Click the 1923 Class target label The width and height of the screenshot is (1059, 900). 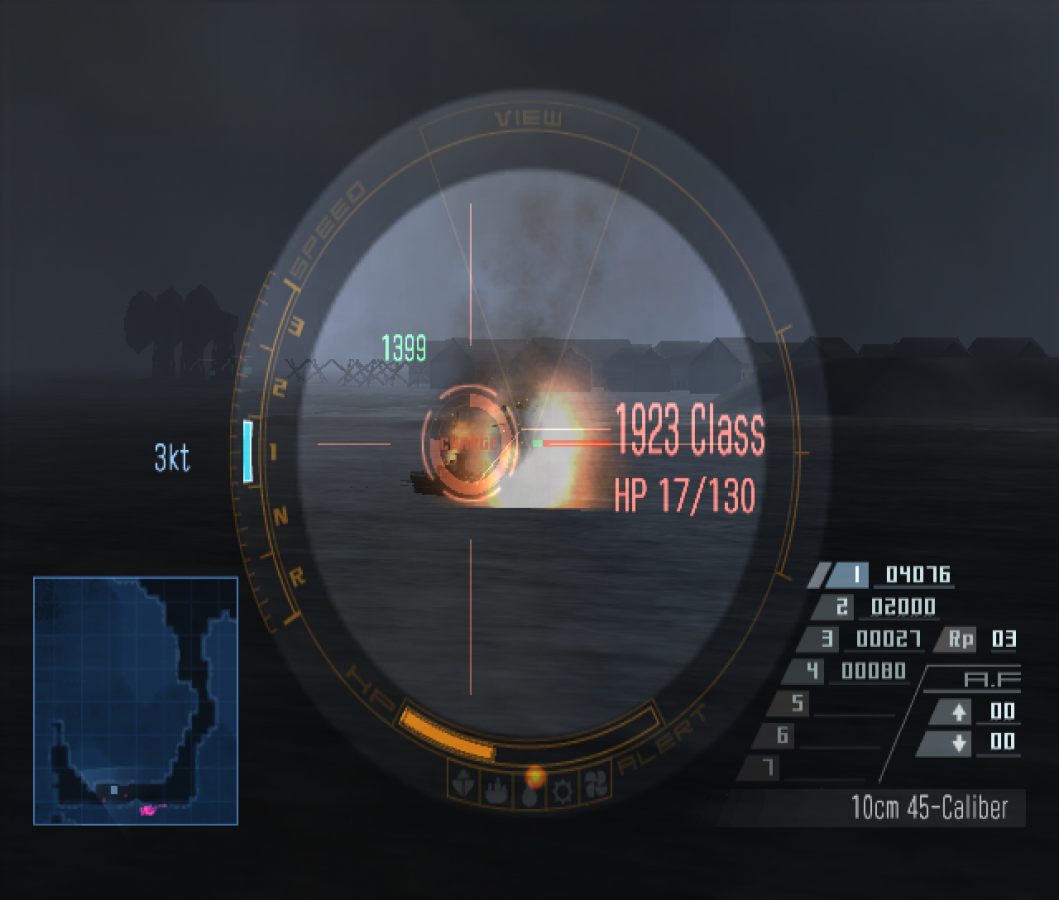tap(690, 432)
